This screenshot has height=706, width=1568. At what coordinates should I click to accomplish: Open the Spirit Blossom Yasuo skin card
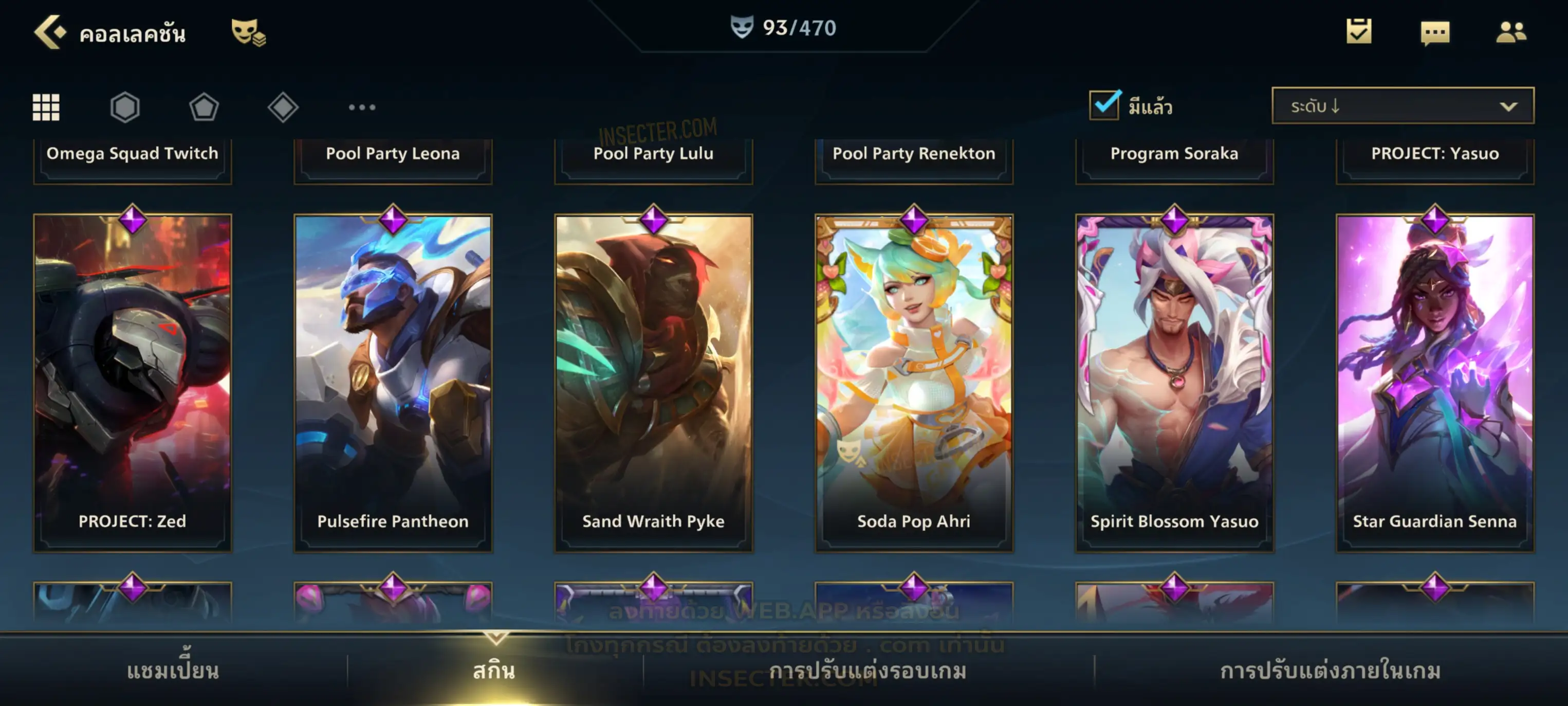1175,383
